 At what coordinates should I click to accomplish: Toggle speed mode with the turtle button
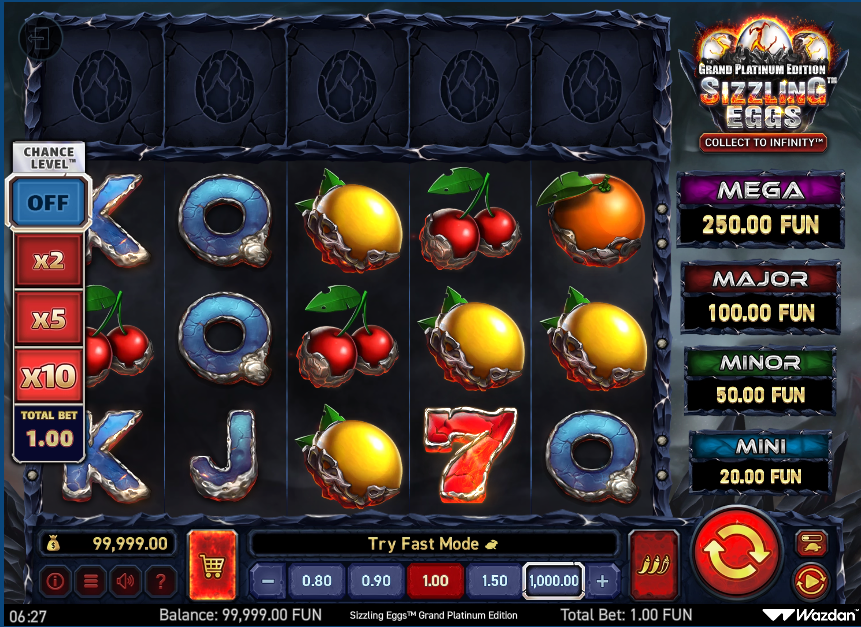tap(809, 543)
